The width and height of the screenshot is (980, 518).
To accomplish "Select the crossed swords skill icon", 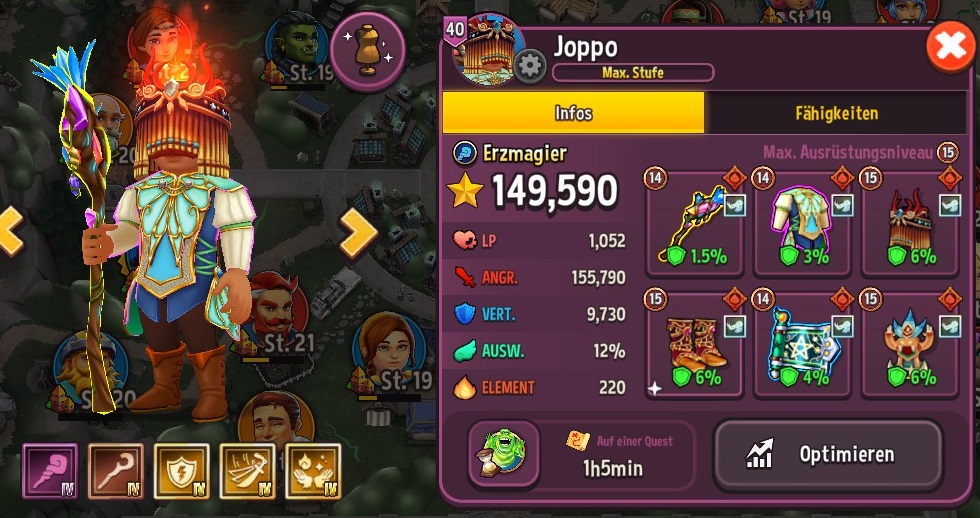I will (247, 471).
